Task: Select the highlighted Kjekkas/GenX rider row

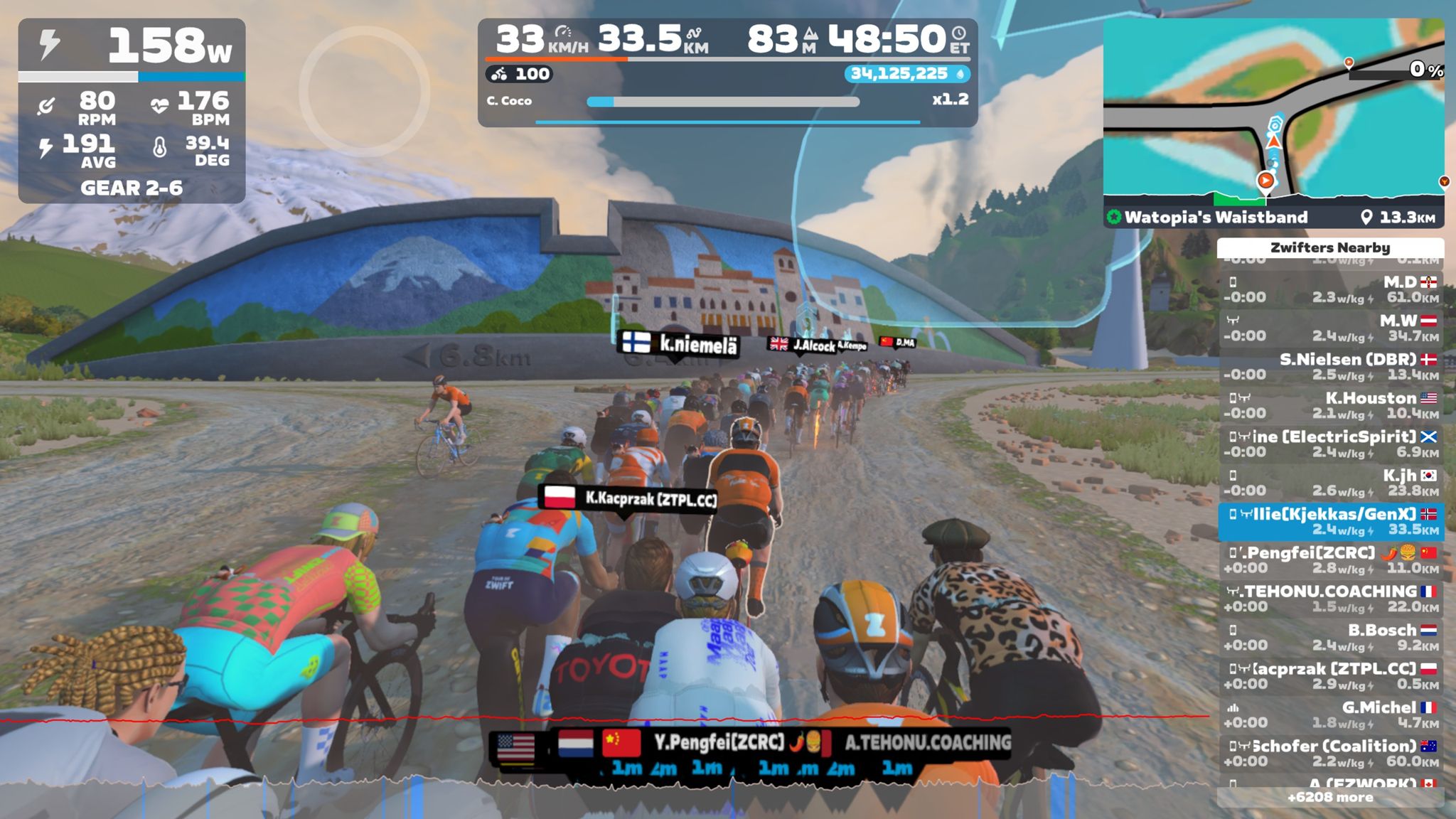Action: 1330,521
